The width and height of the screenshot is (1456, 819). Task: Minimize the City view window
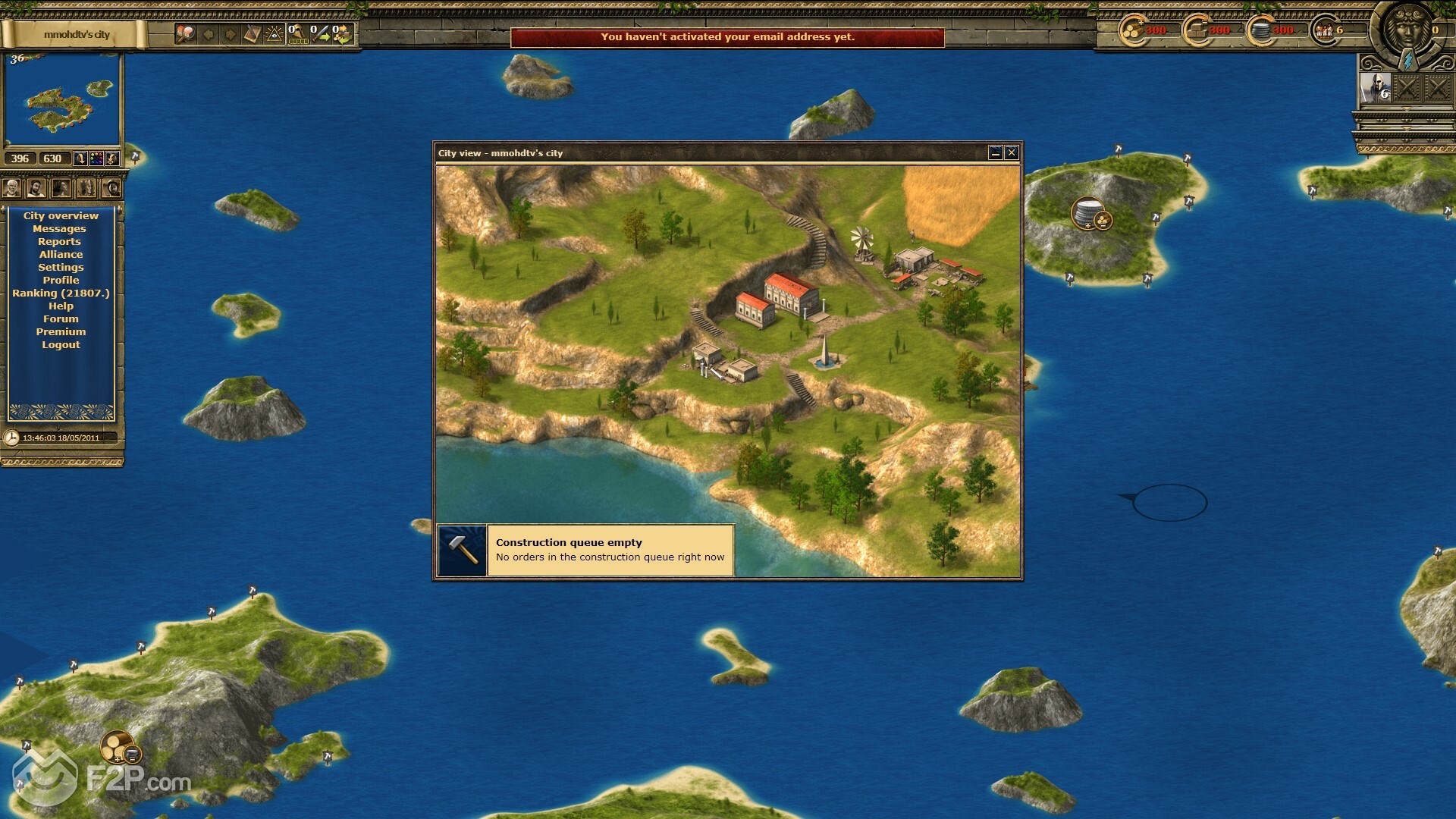click(996, 153)
